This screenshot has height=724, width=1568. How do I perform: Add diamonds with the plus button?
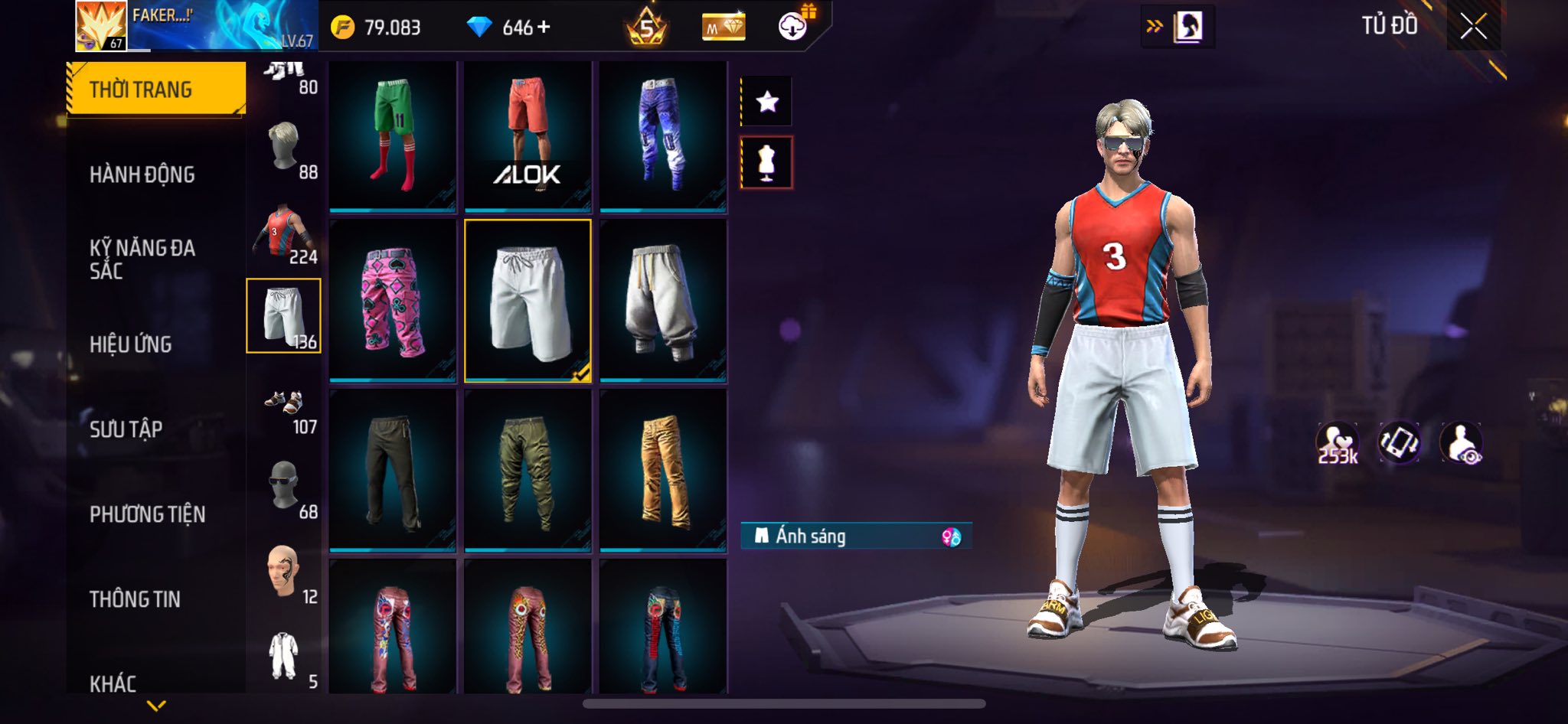(x=544, y=27)
